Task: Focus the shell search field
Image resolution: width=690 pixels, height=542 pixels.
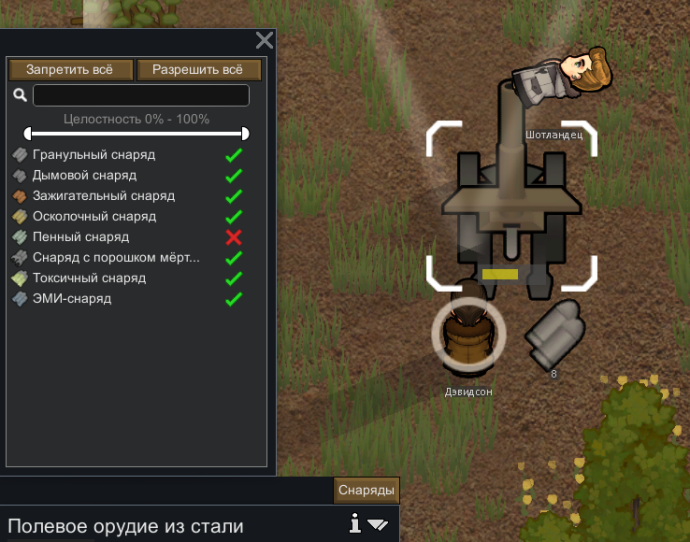Action: pos(141,95)
